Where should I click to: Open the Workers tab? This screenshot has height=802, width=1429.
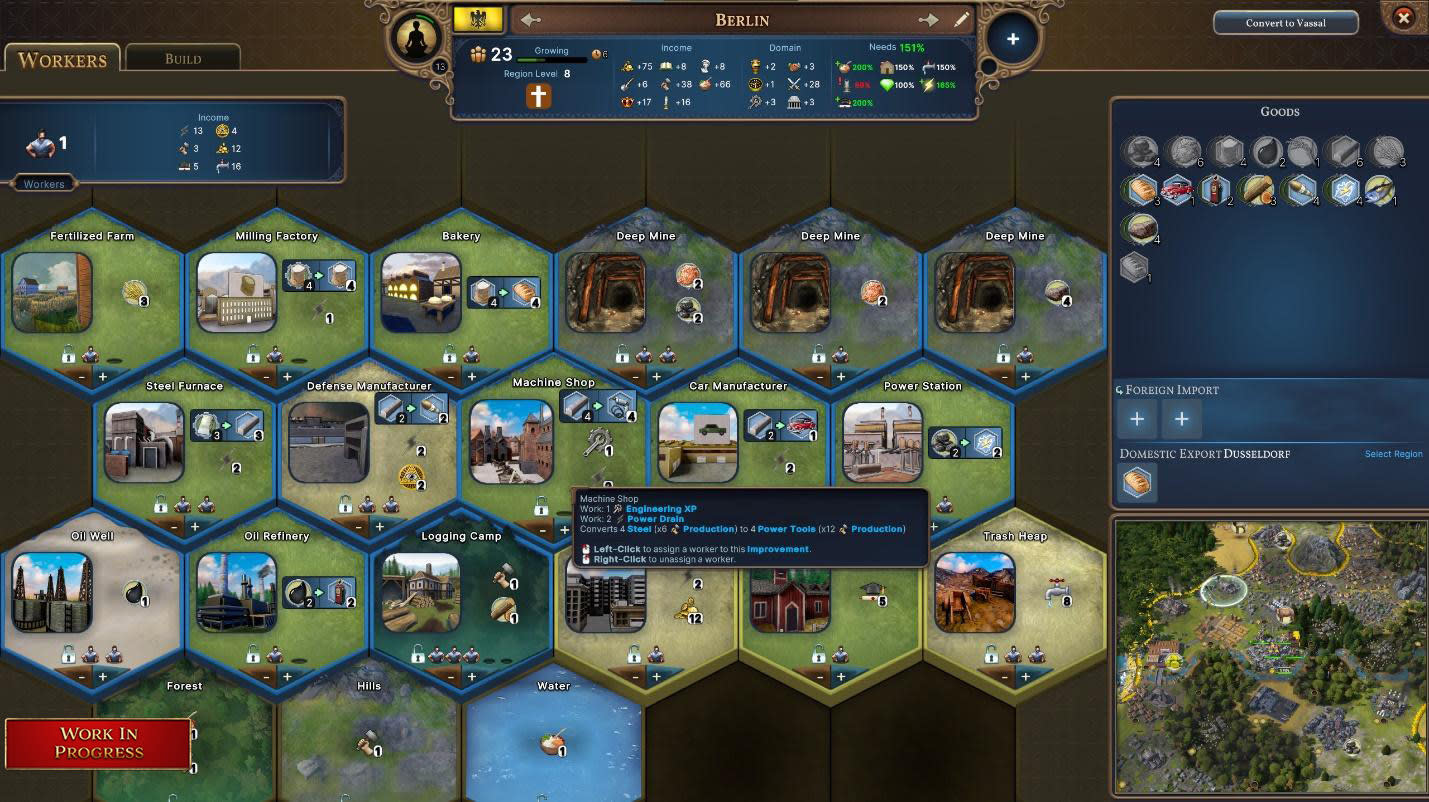pyautogui.click(x=62, y=59)
